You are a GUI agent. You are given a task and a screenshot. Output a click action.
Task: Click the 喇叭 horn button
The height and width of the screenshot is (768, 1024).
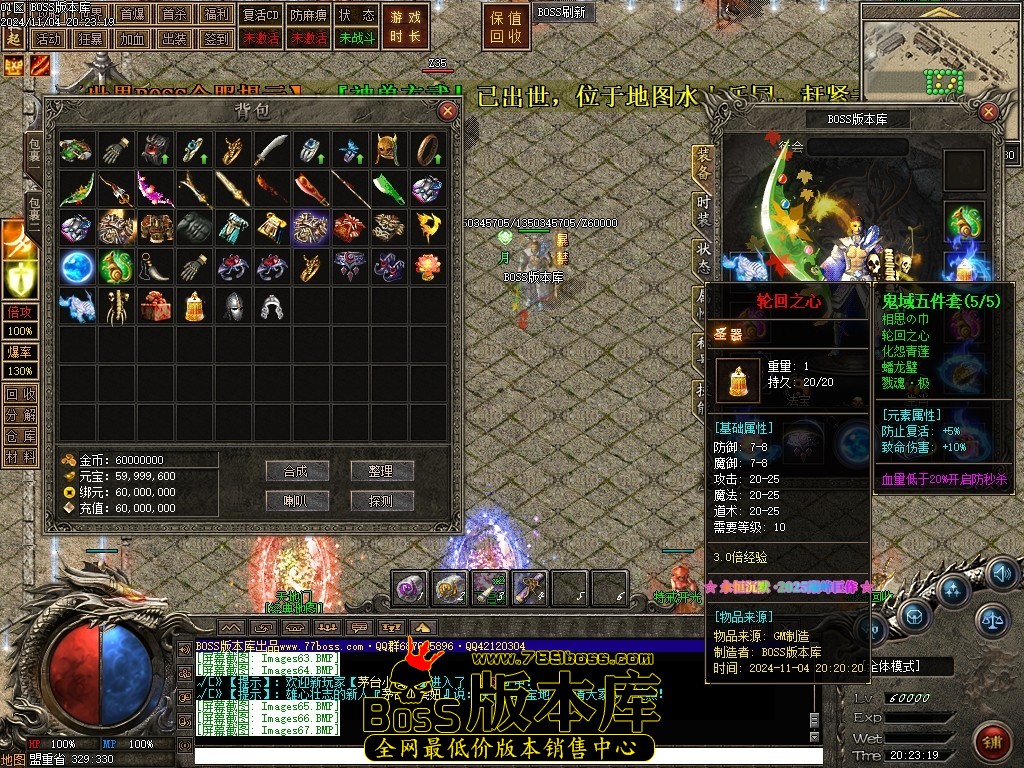(297, 501)
